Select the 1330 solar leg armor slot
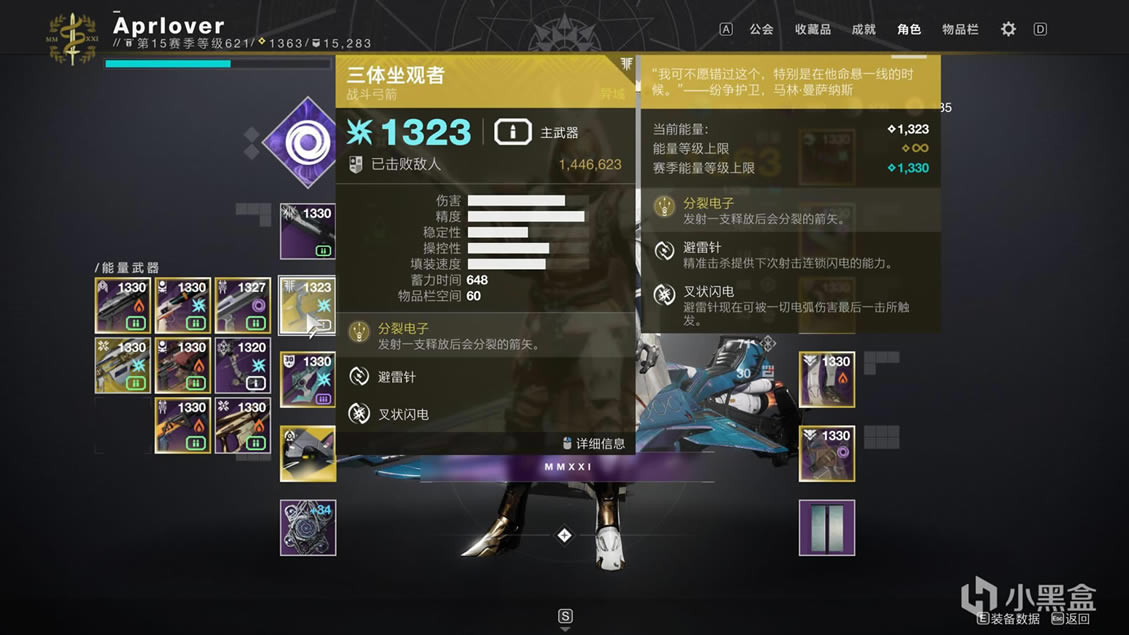Viewport: 1129px width, 635px height. 827,380
